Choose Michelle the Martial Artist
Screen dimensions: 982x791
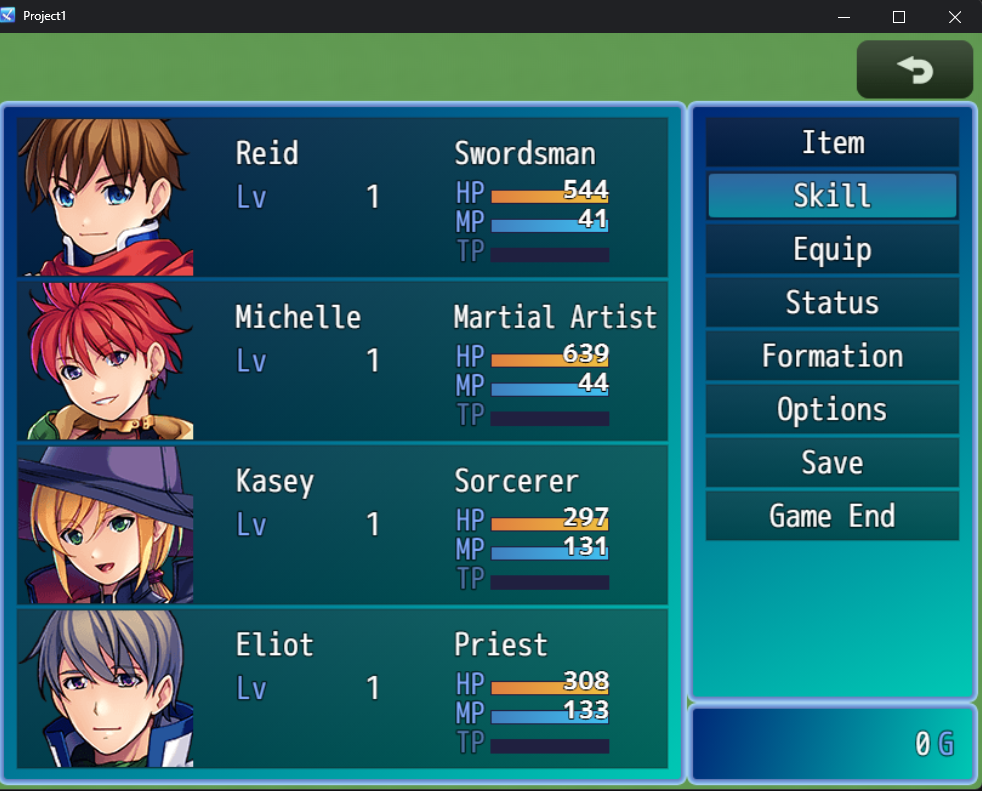coord(342,360)
